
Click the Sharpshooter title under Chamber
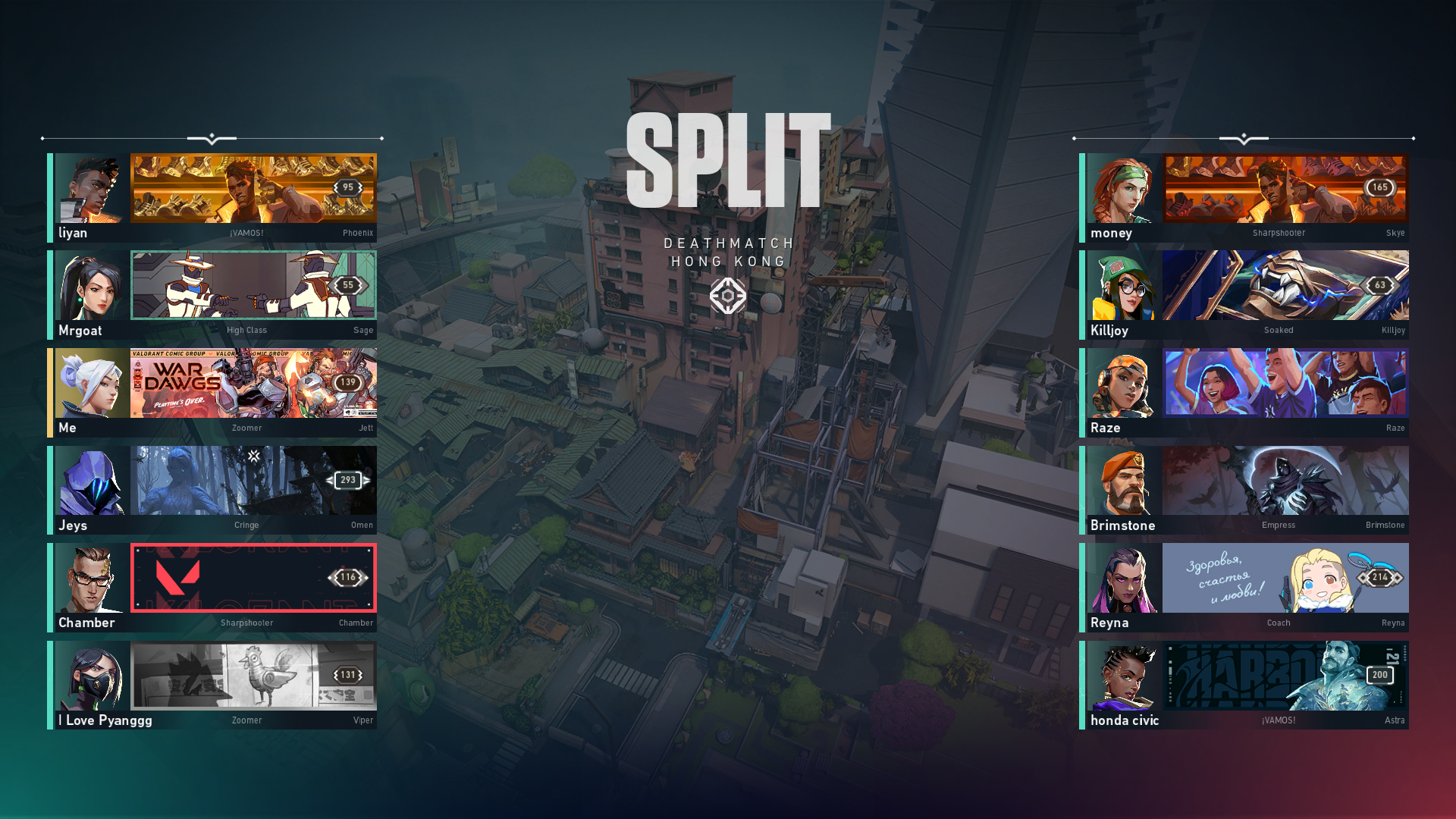pos(246,623)
